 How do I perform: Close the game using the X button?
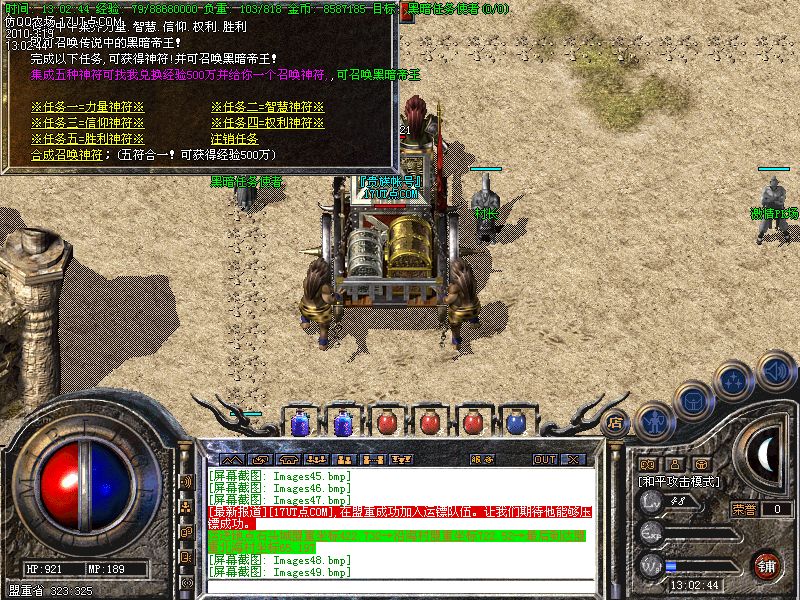(574, 459)
